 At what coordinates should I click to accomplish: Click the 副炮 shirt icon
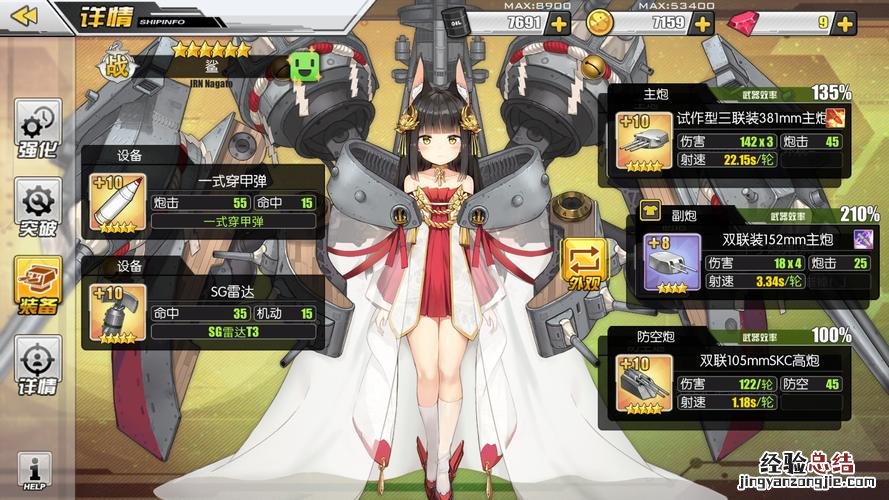click(648, 212)
